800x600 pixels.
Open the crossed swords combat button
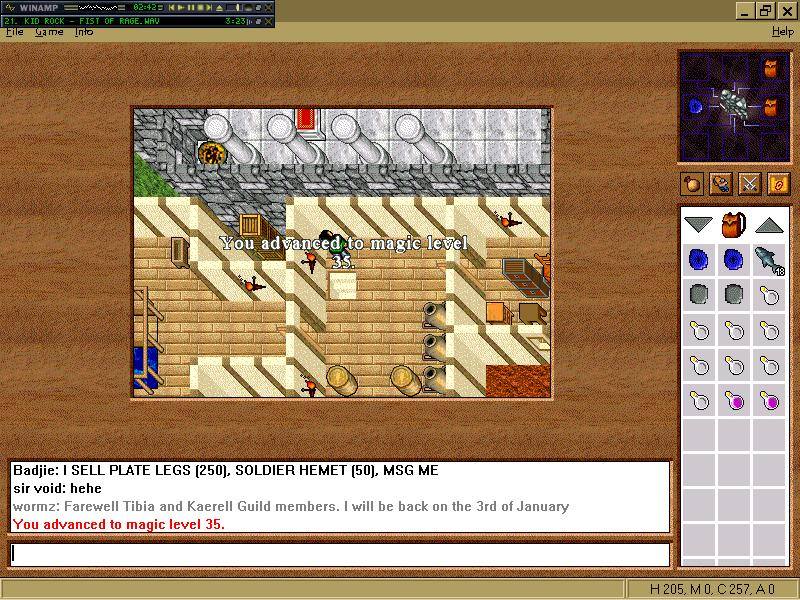pyautogui.click(x=749, y=184)
